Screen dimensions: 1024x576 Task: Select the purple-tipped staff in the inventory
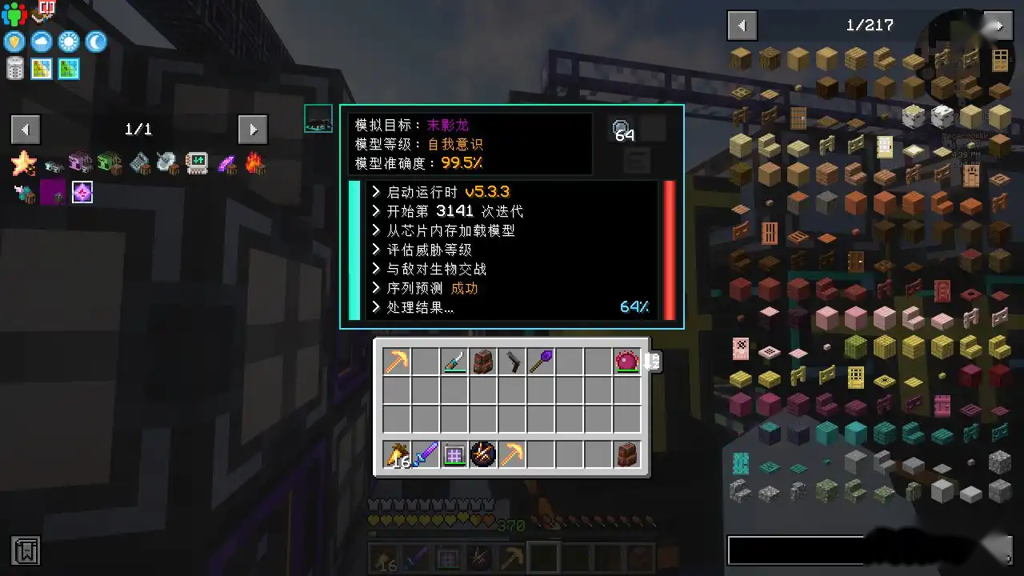pyautogui.click(x=541, y=361)
